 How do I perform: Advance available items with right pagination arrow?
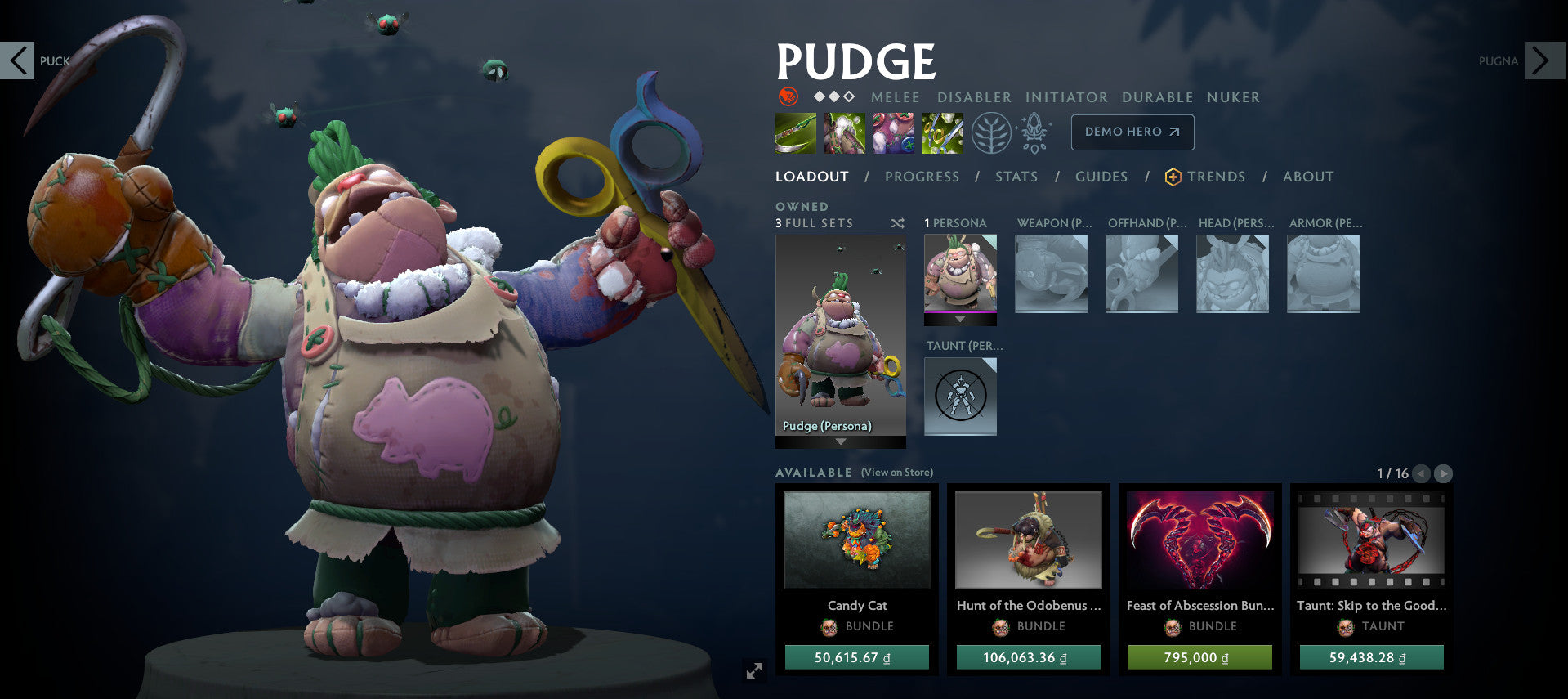(1443, 473)
